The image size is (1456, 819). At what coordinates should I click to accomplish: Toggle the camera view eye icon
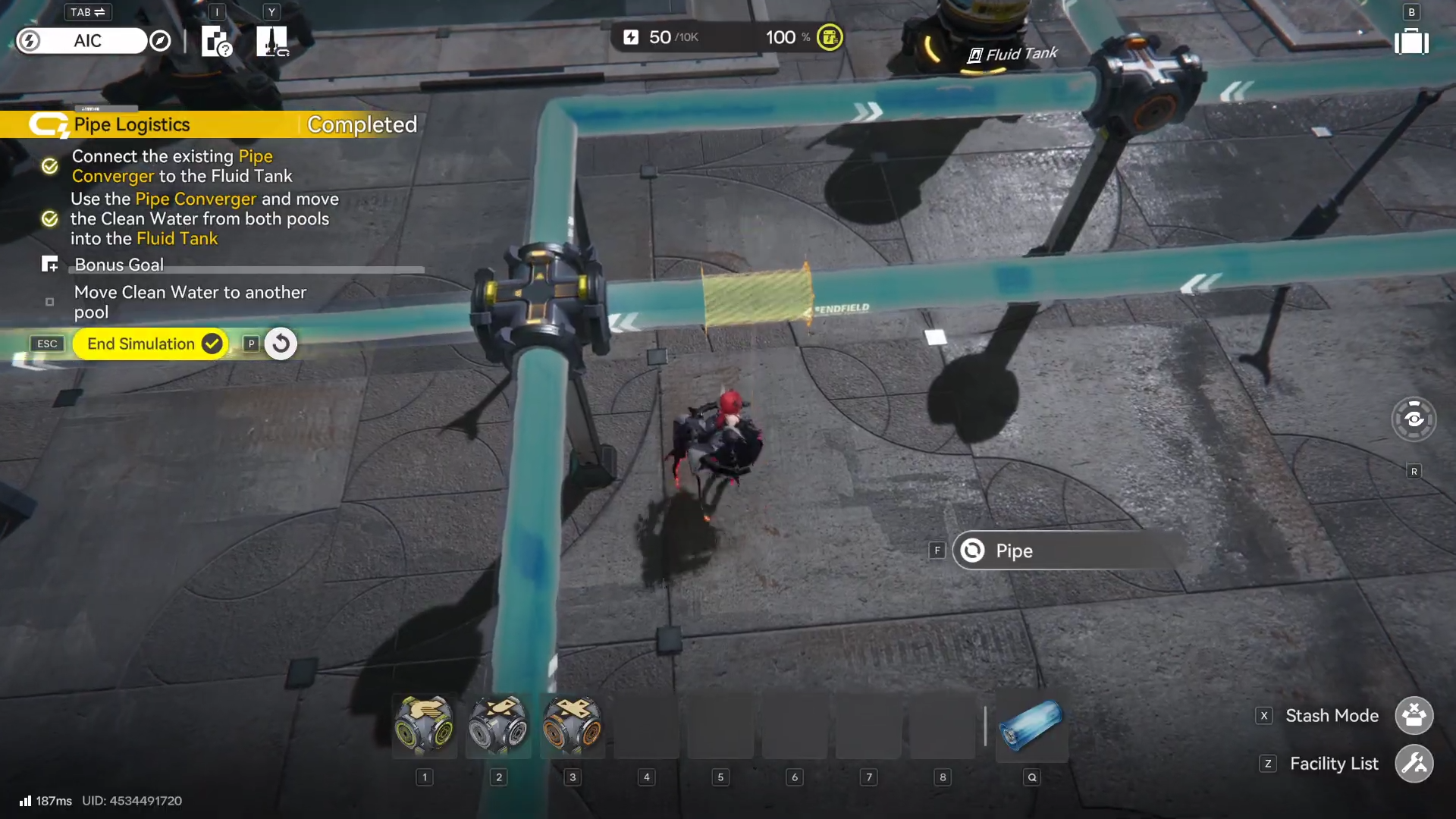(1414, 419)
